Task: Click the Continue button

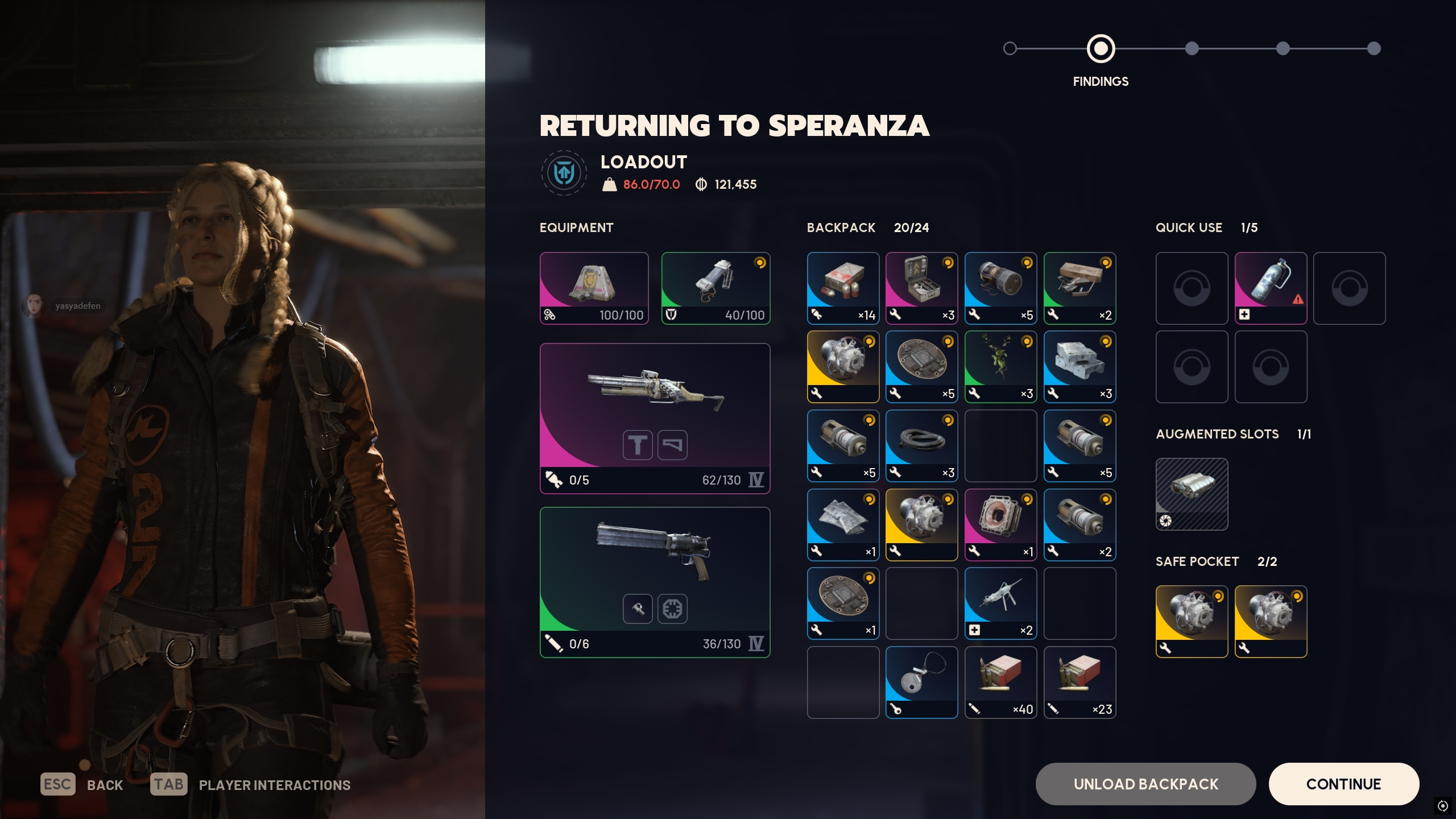Action: click(x=1343, y=784)
